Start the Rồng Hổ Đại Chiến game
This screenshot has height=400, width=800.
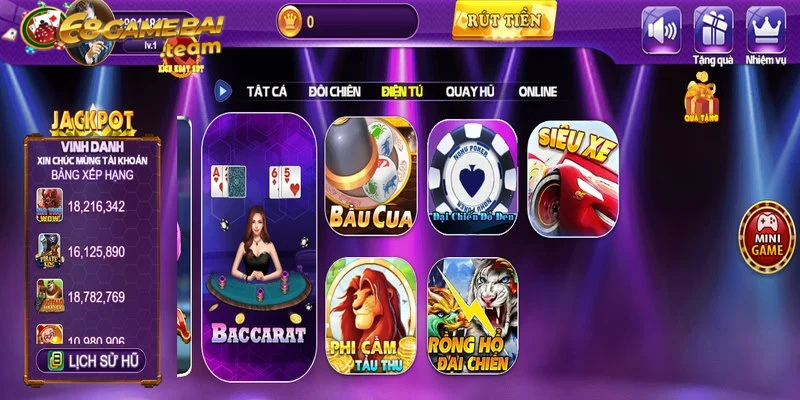471,313
